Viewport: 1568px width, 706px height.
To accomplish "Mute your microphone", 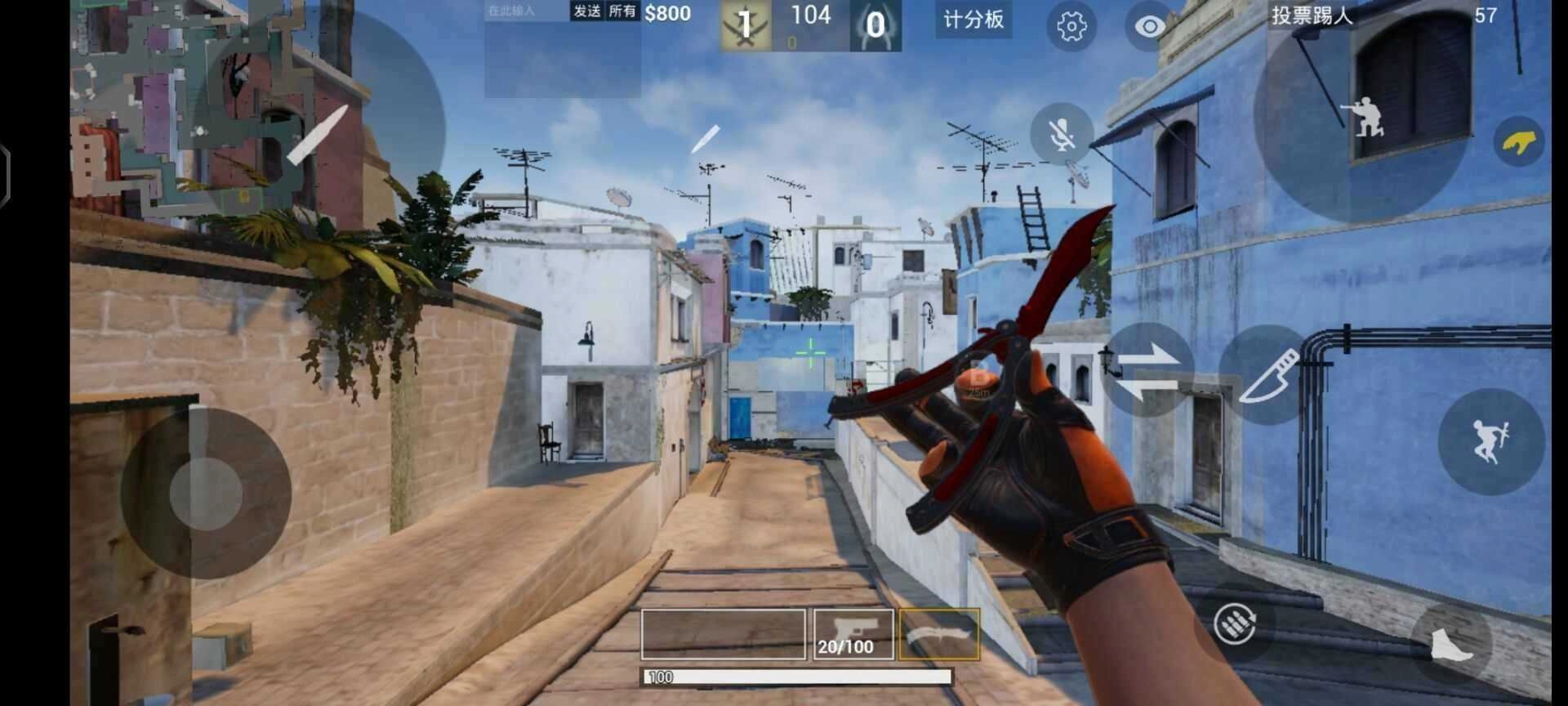I will tap(1060, 133).
